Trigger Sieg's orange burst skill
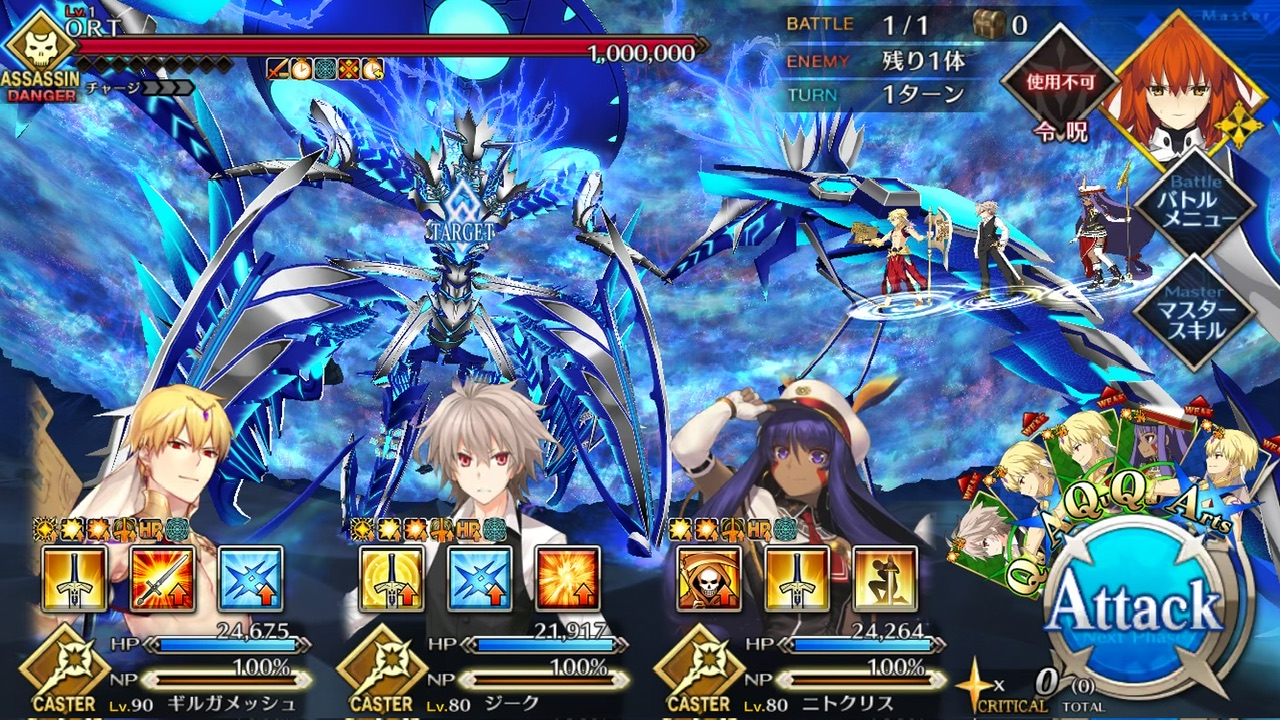This screenshot has width=1280, height=720. pyautogui.click(x=568, y=580)
